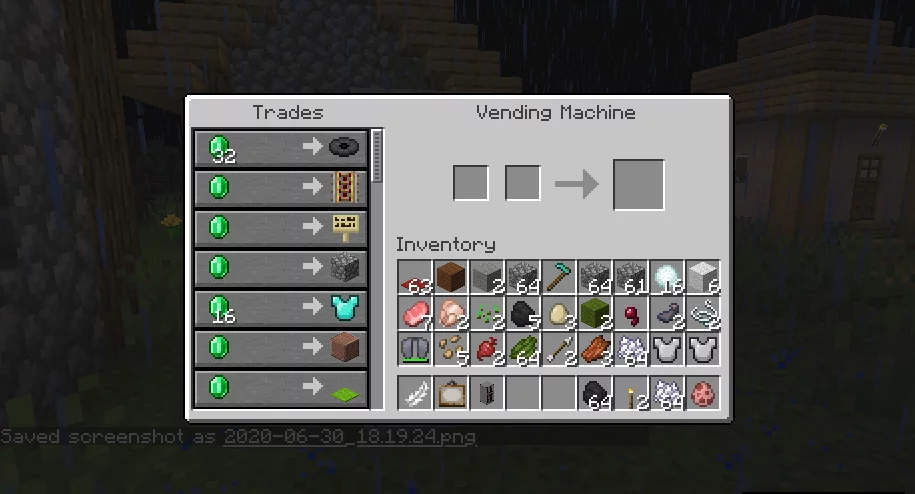Click the stack of 3 eggs

559,315
